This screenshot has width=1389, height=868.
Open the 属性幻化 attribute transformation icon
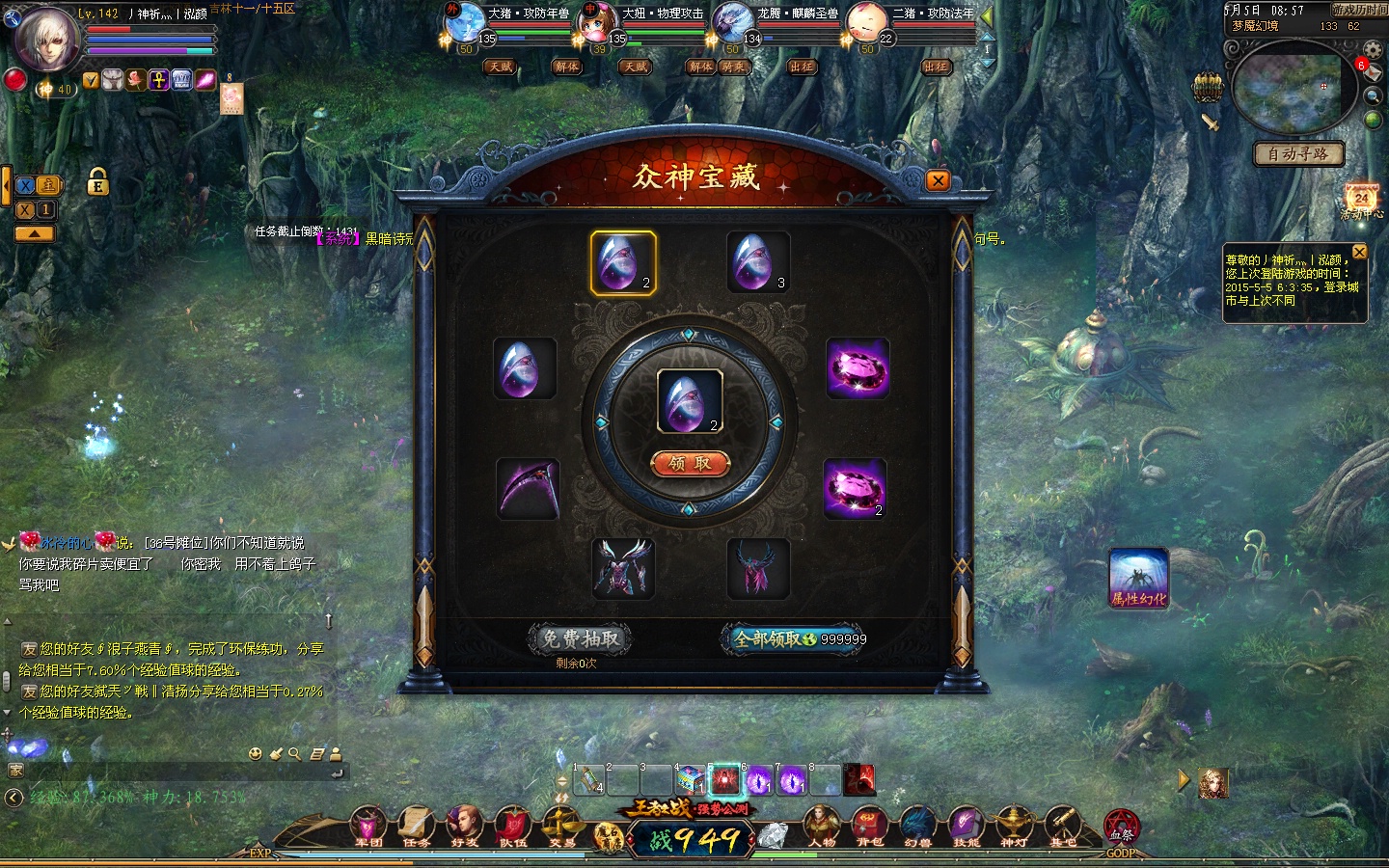click(x=1139, y=579)
